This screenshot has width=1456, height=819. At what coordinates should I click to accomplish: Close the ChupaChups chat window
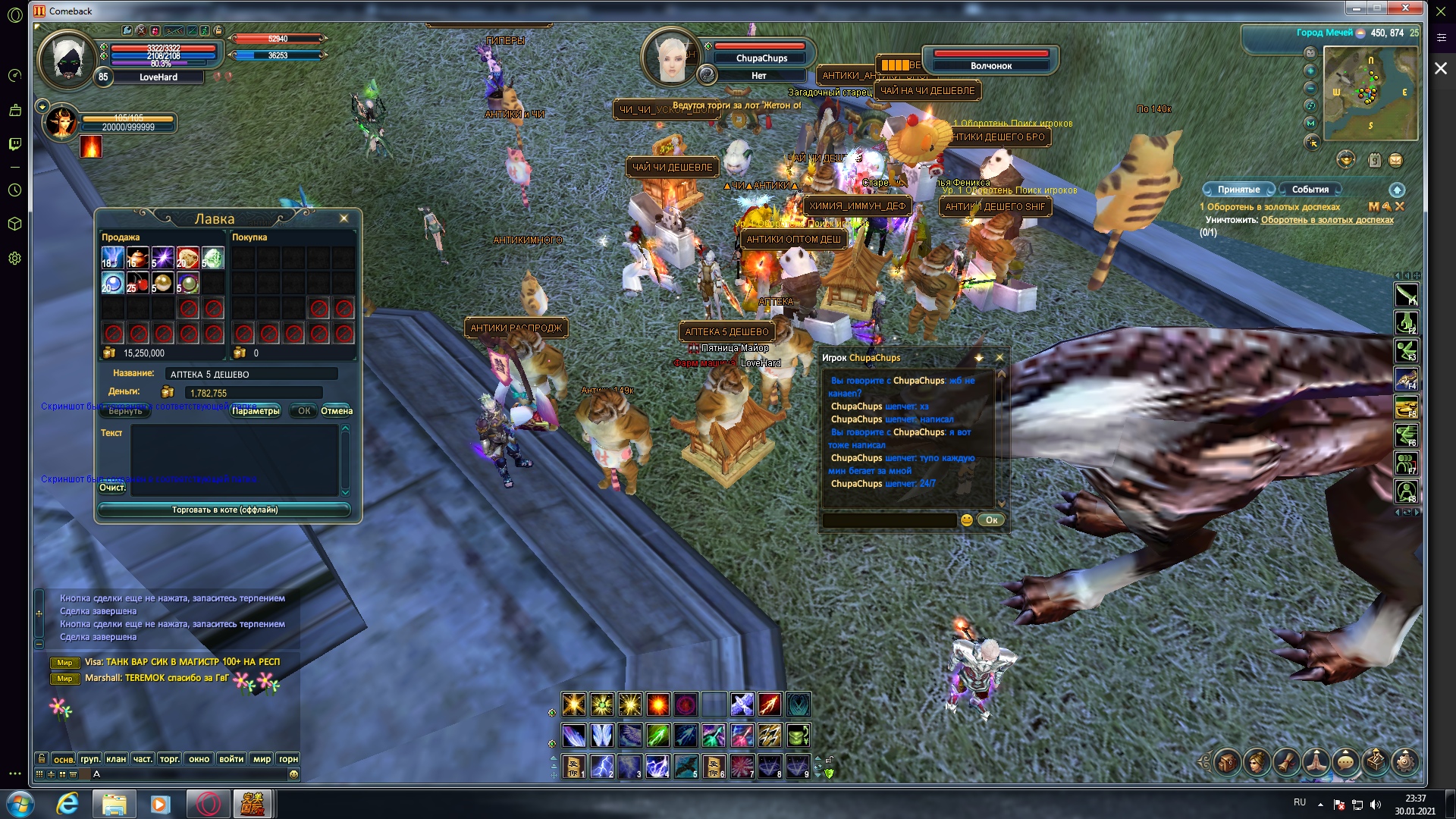point(999,357)
